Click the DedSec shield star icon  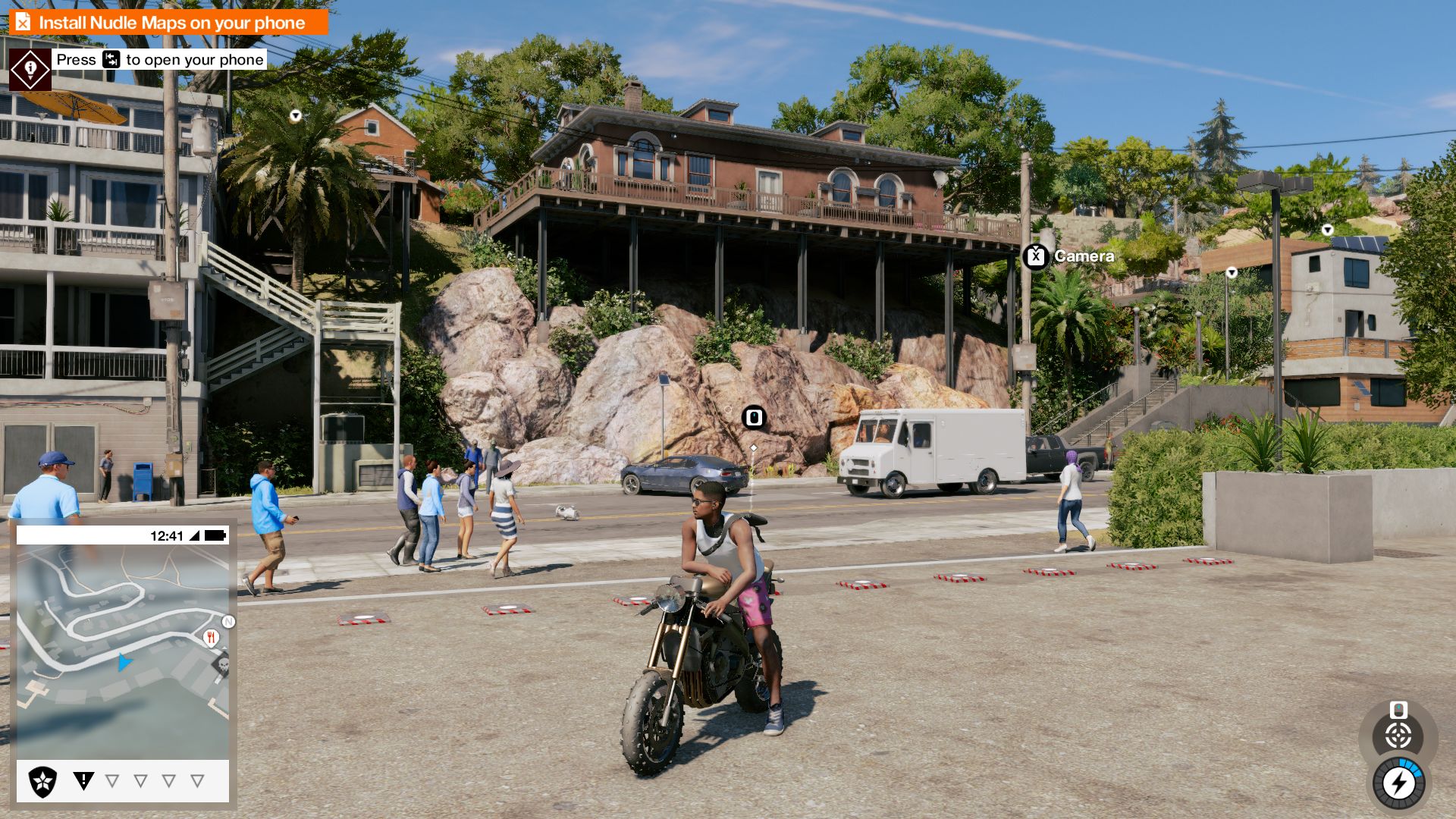point(42,781)
